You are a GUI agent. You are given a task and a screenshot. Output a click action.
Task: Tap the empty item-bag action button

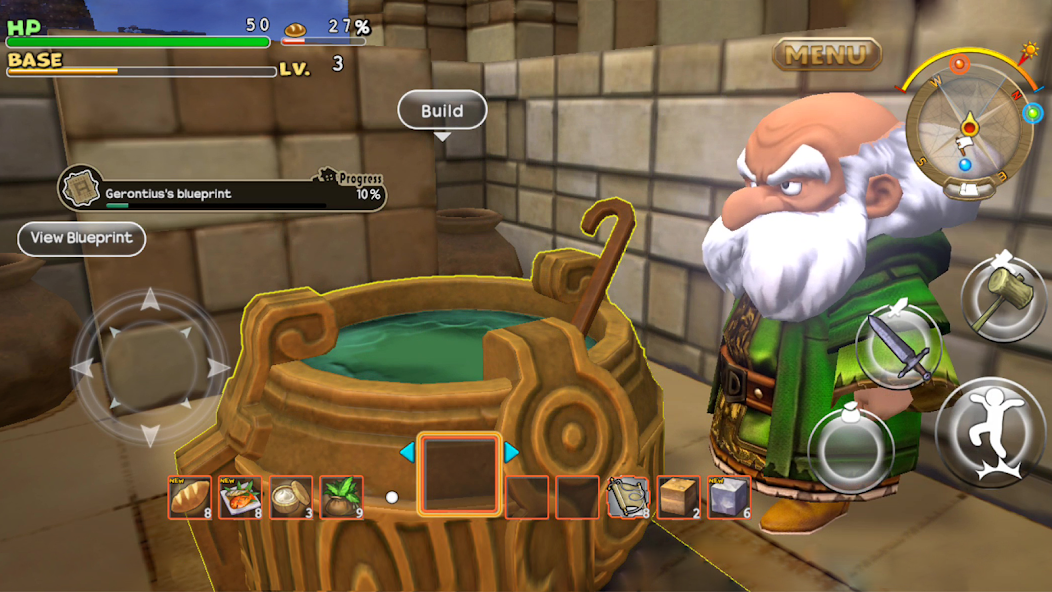pos(849,449)
